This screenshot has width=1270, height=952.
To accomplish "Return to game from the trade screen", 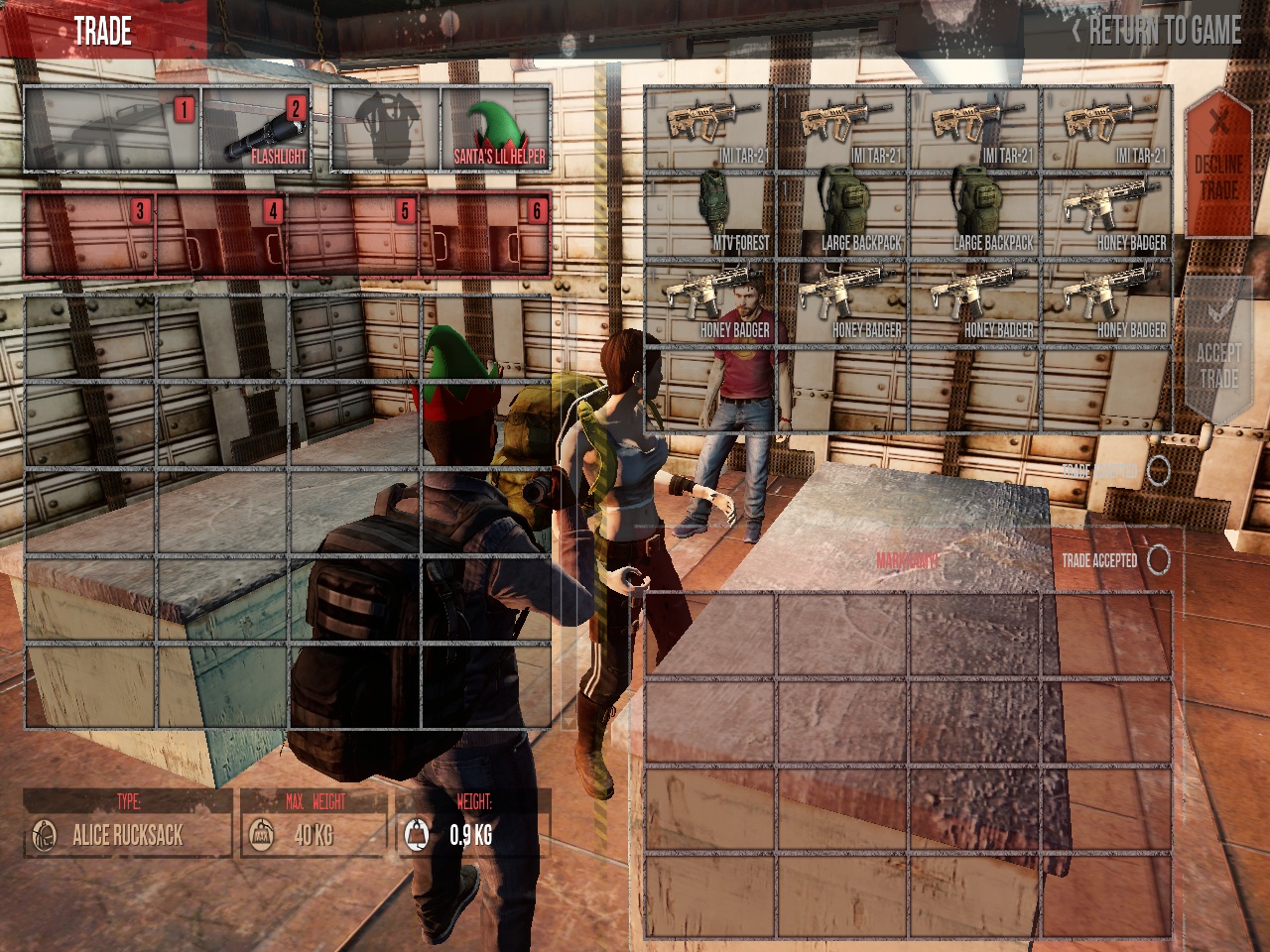I will (1157, 31).
